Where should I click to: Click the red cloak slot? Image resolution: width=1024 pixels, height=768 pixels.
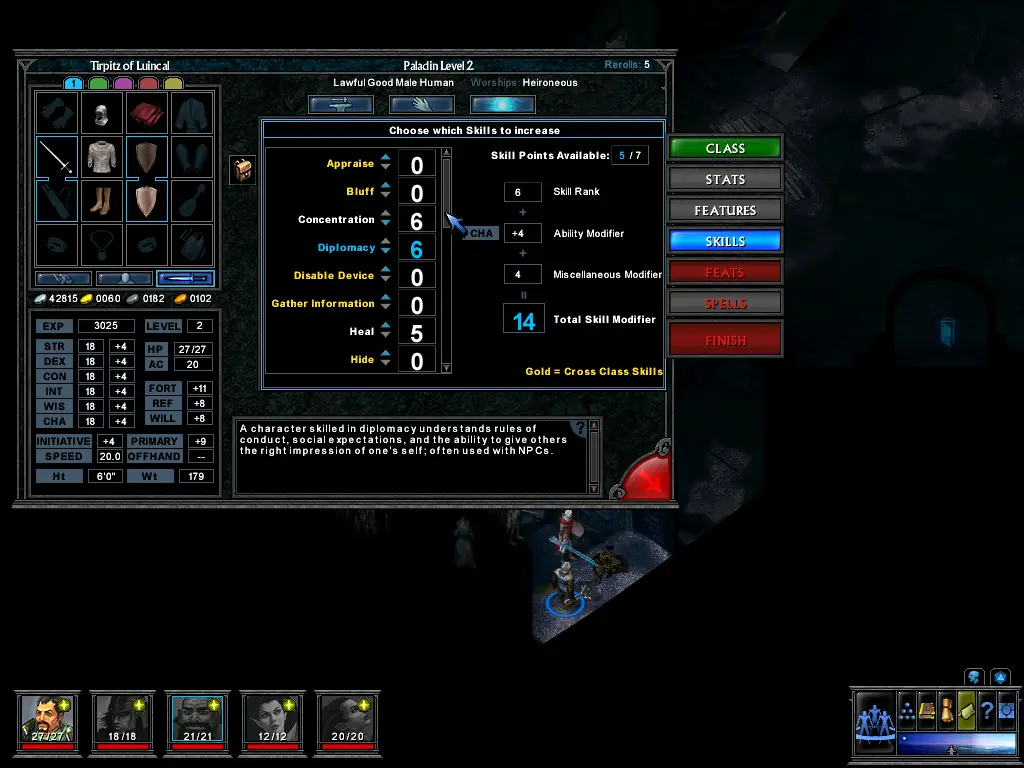[x=147, y=113]
